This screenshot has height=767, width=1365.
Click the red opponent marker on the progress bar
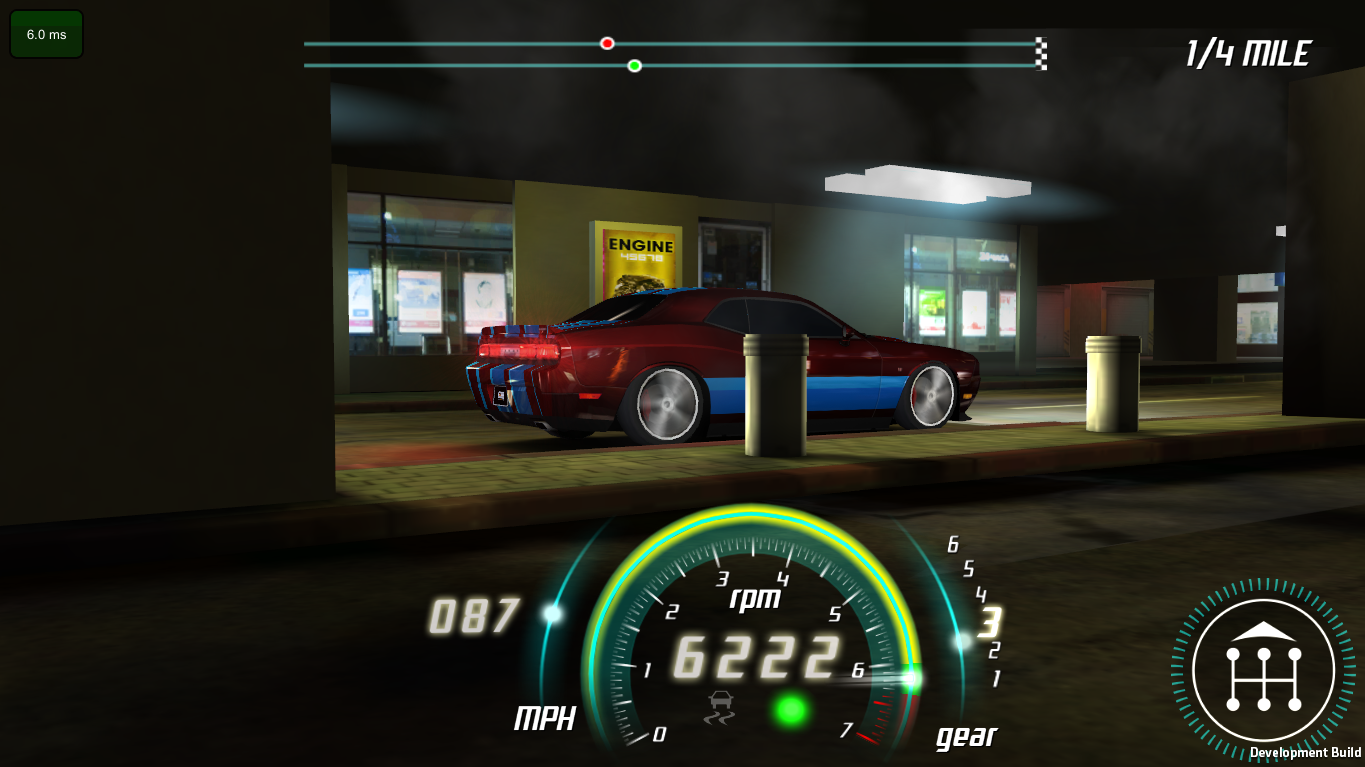tap(606, 43)
